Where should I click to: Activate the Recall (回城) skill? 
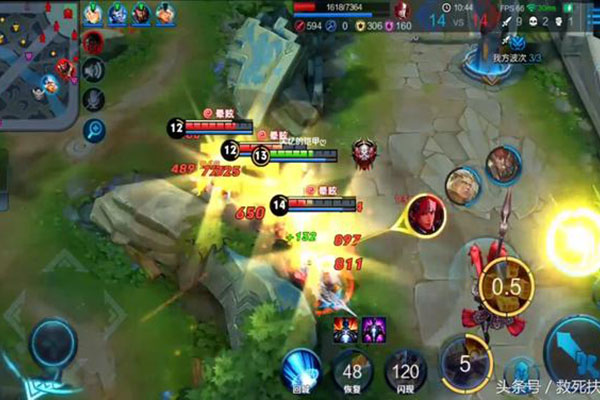[300, 368]
